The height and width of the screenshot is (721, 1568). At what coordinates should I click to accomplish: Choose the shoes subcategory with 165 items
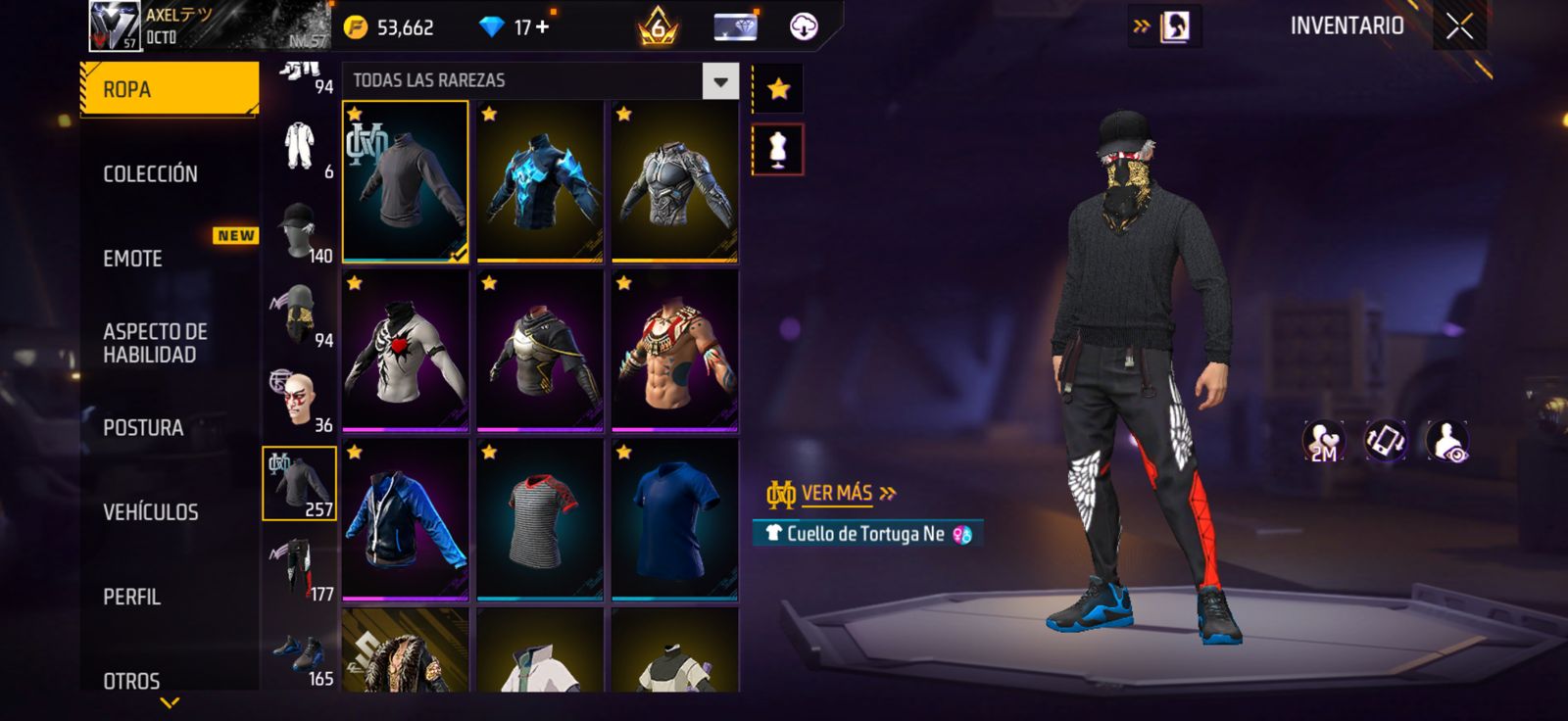300,654
